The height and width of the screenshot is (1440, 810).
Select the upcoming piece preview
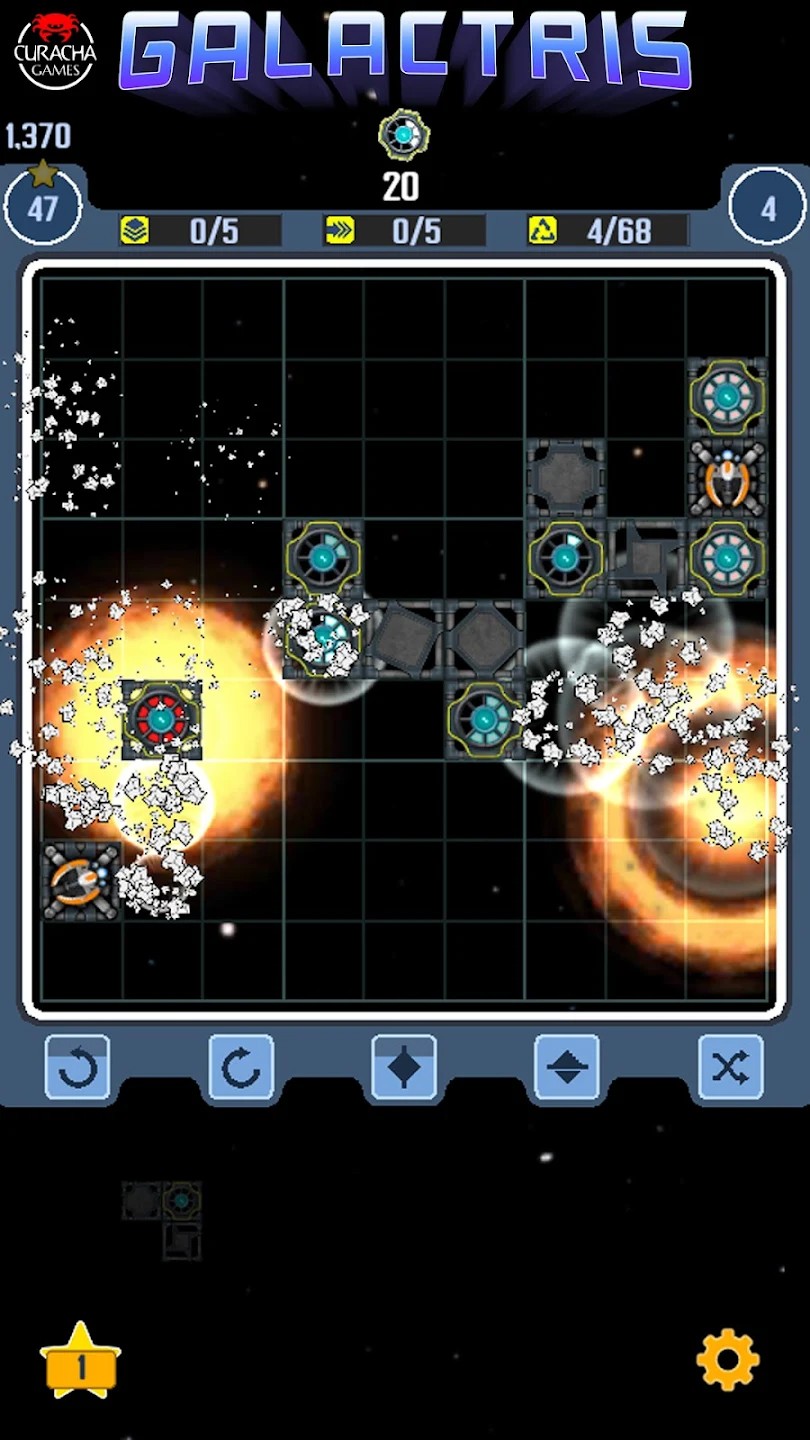click(x=163, y=1220)
